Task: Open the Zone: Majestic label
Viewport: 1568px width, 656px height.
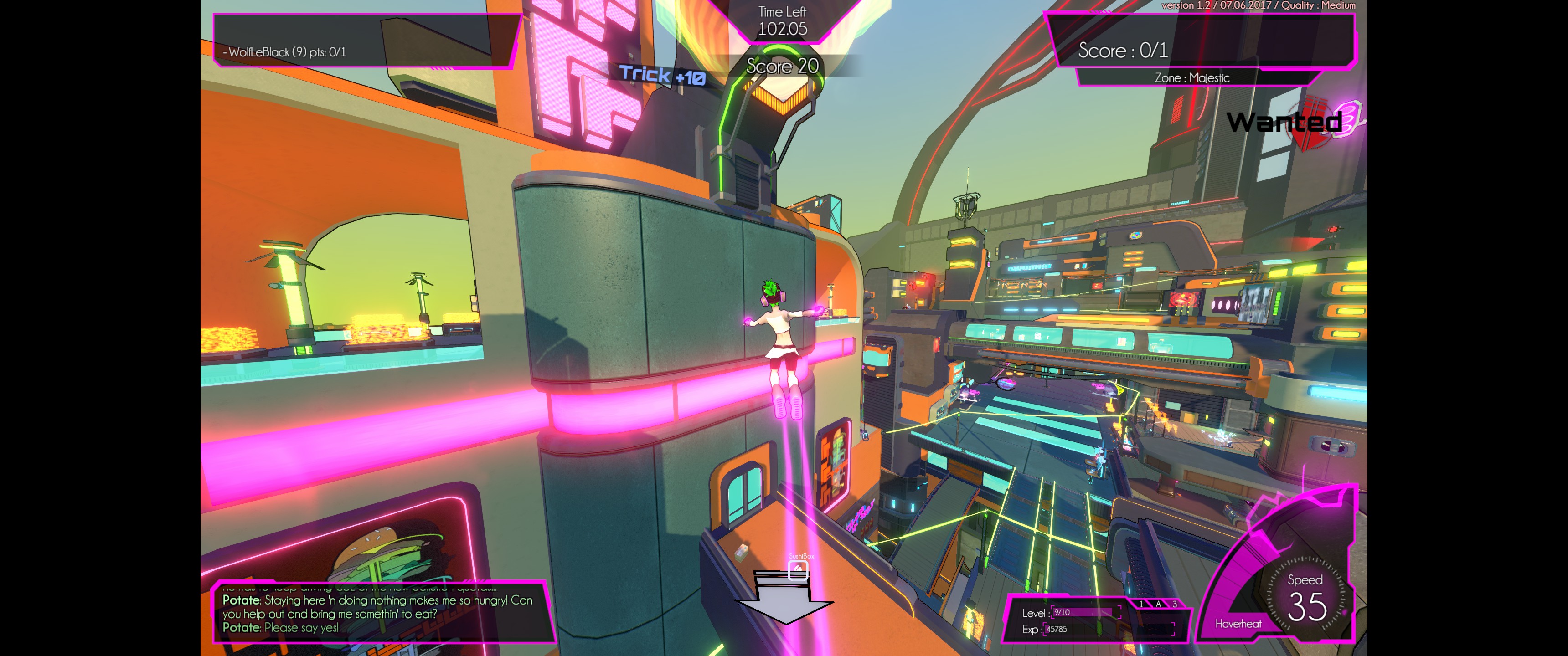Action: tap(1192, 78)
